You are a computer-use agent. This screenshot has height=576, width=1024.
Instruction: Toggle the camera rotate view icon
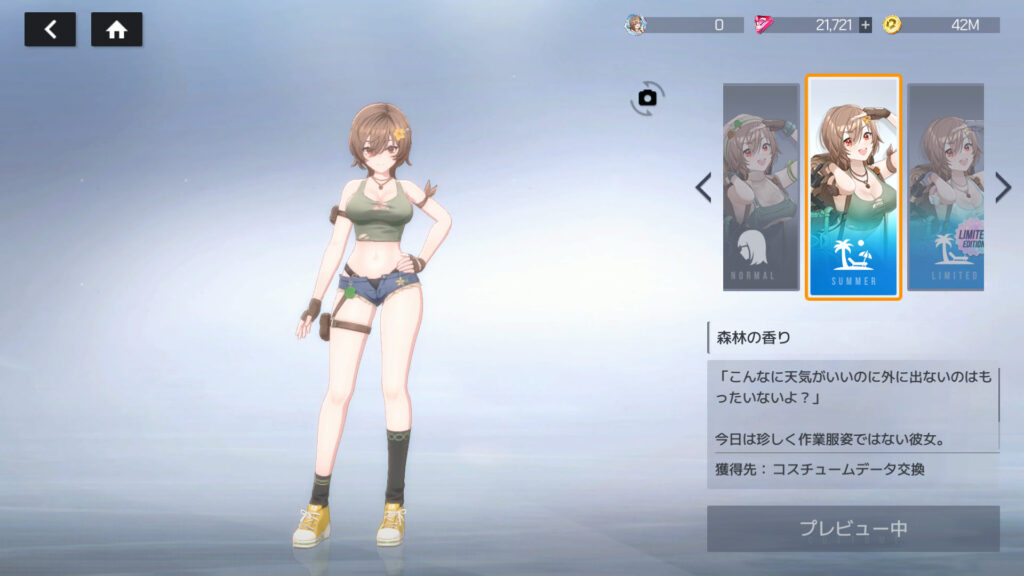pos(647,97)
